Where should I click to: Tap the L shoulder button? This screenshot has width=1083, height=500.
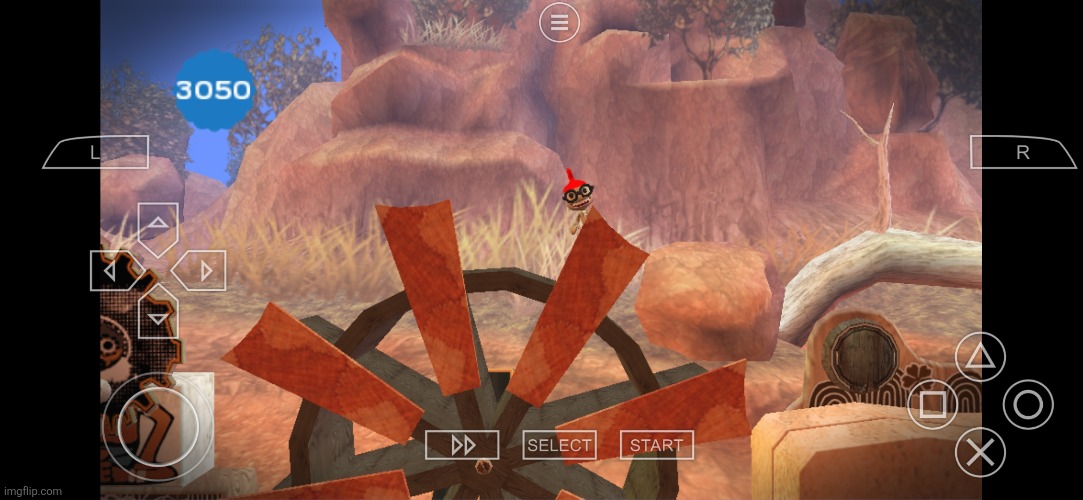tap(96, 152)
